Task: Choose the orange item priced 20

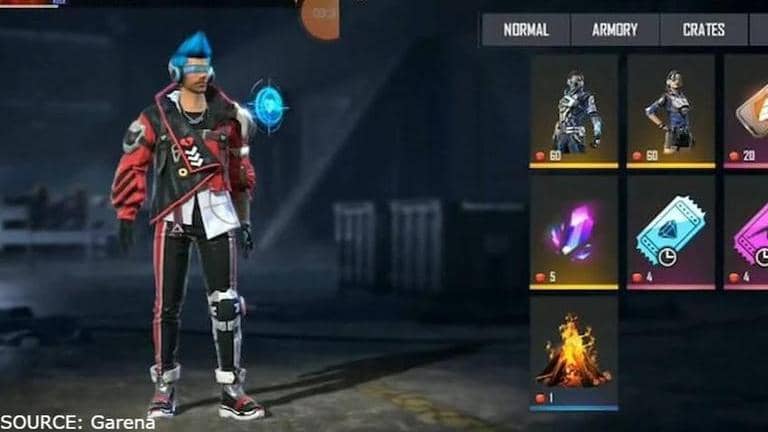Action: pos(748,110)
